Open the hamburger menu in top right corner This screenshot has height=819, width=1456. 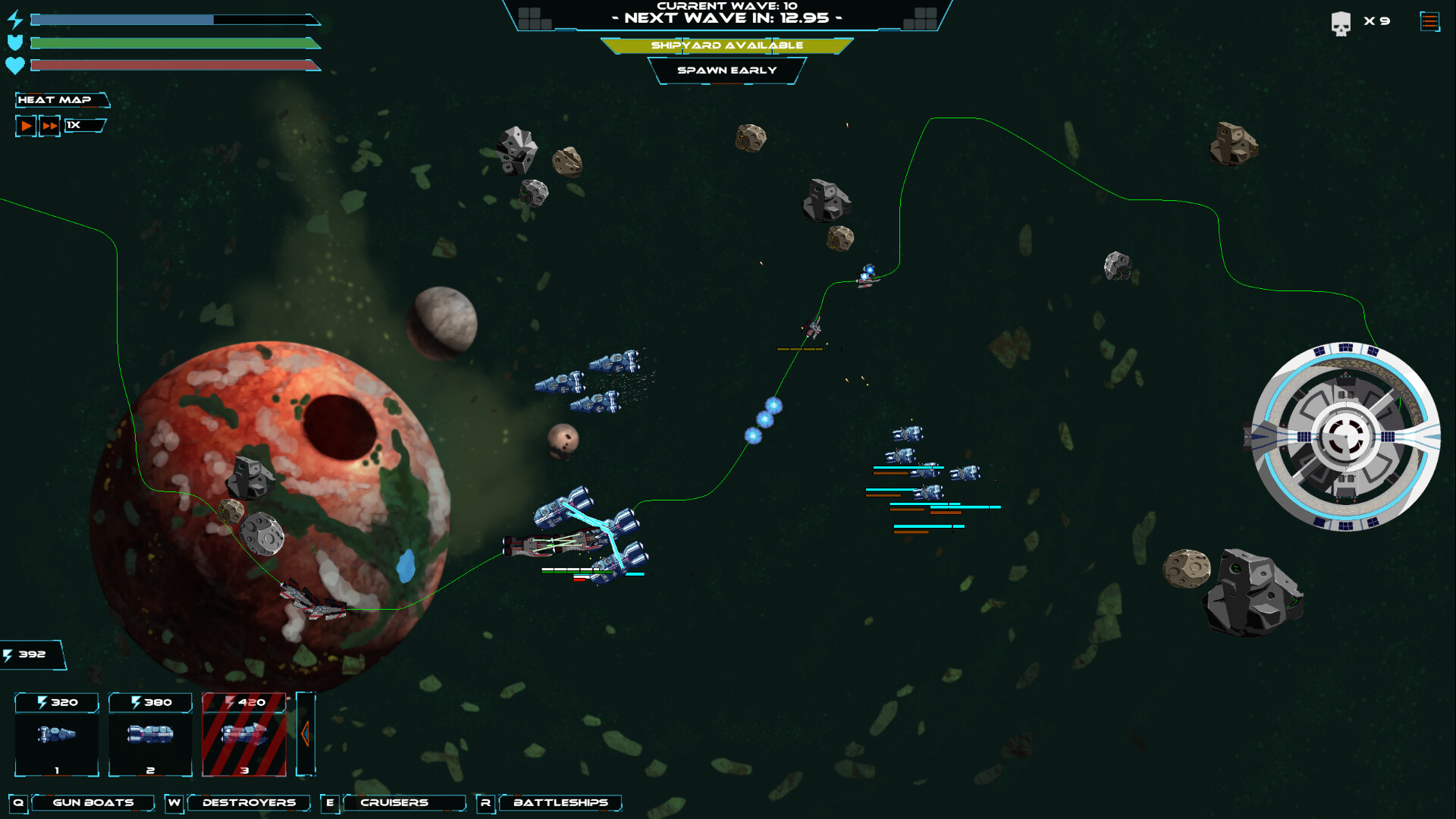pyautogui.click(x=1429, y=20)
